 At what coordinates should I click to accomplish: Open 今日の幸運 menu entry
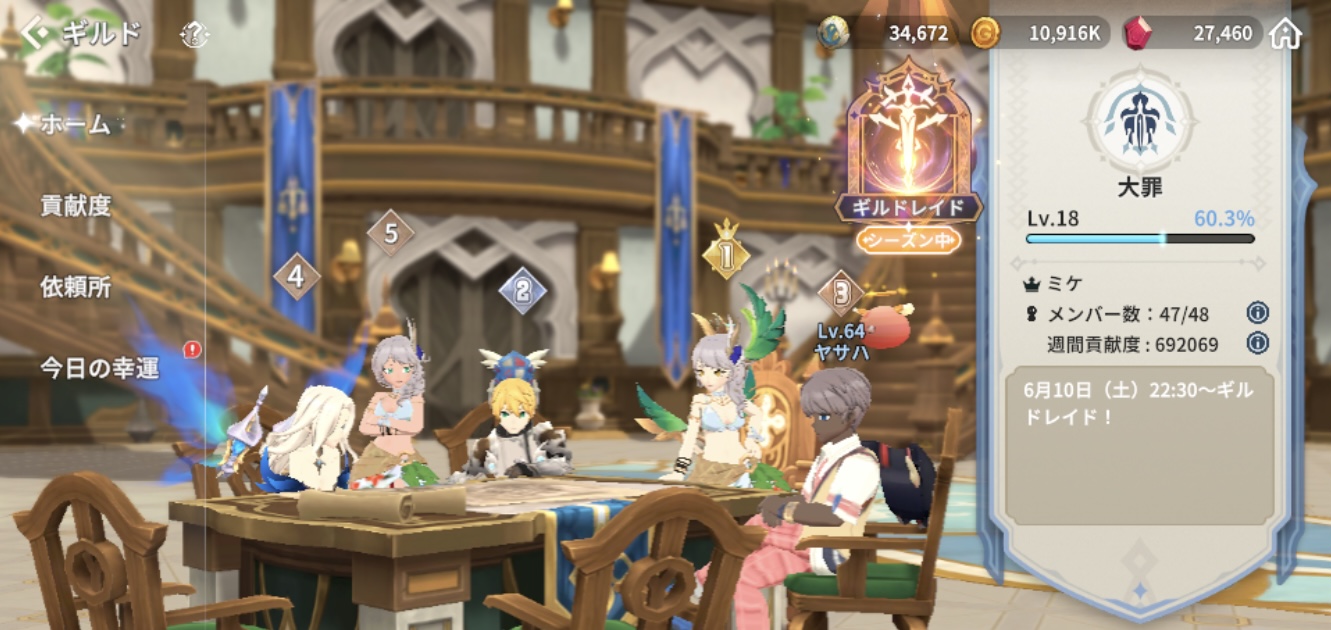coord(100,368)
